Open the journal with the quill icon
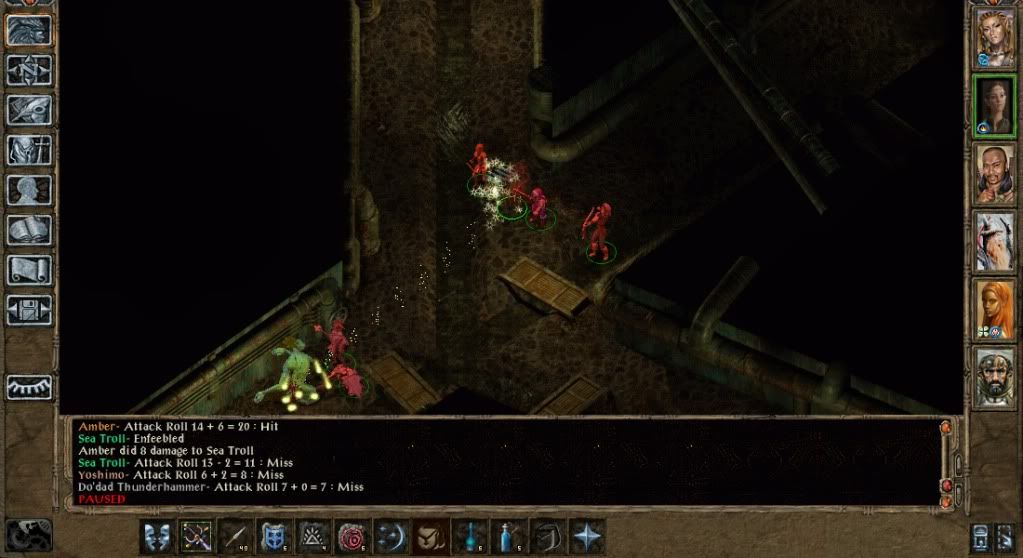The height and width of the screenshot is (558, 1023). 29,110
